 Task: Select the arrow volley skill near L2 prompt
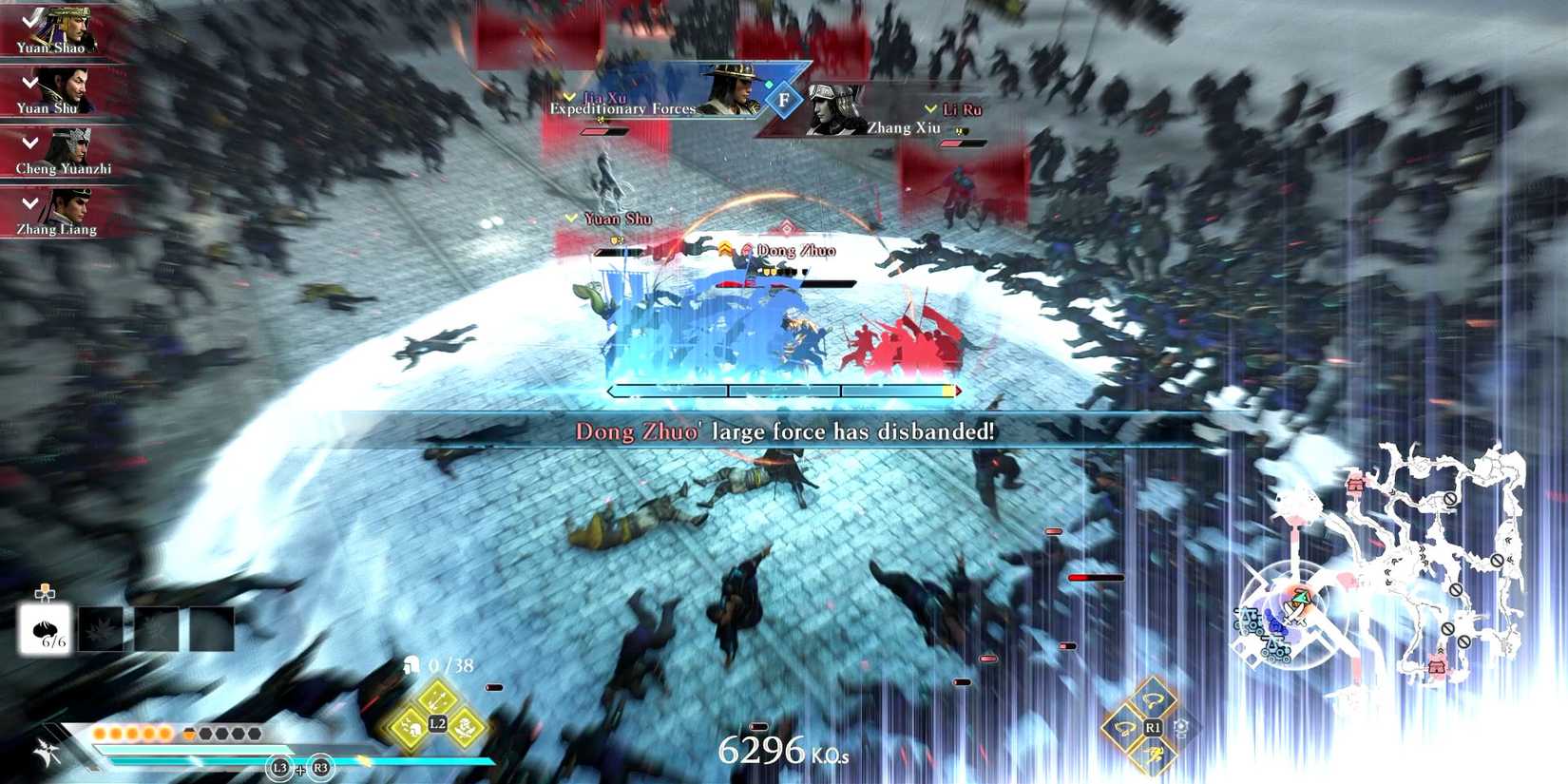437,703
